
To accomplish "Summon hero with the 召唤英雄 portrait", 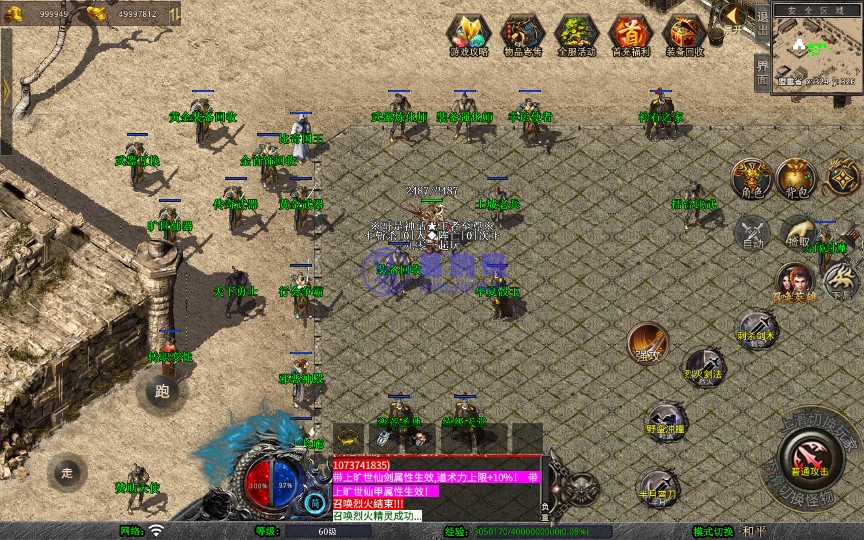I will click(x=796, y=281).
